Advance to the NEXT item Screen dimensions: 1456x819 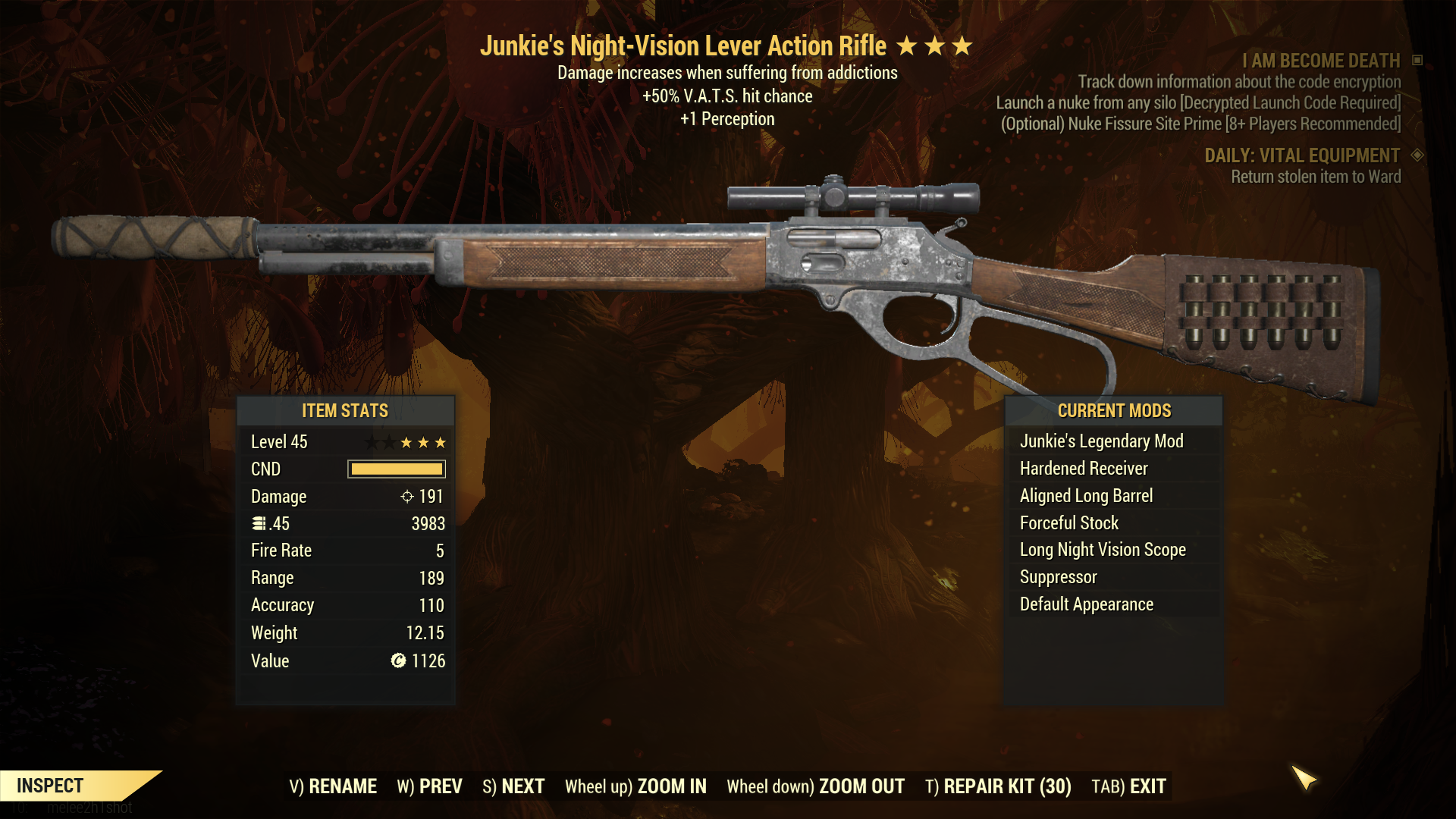513,786
